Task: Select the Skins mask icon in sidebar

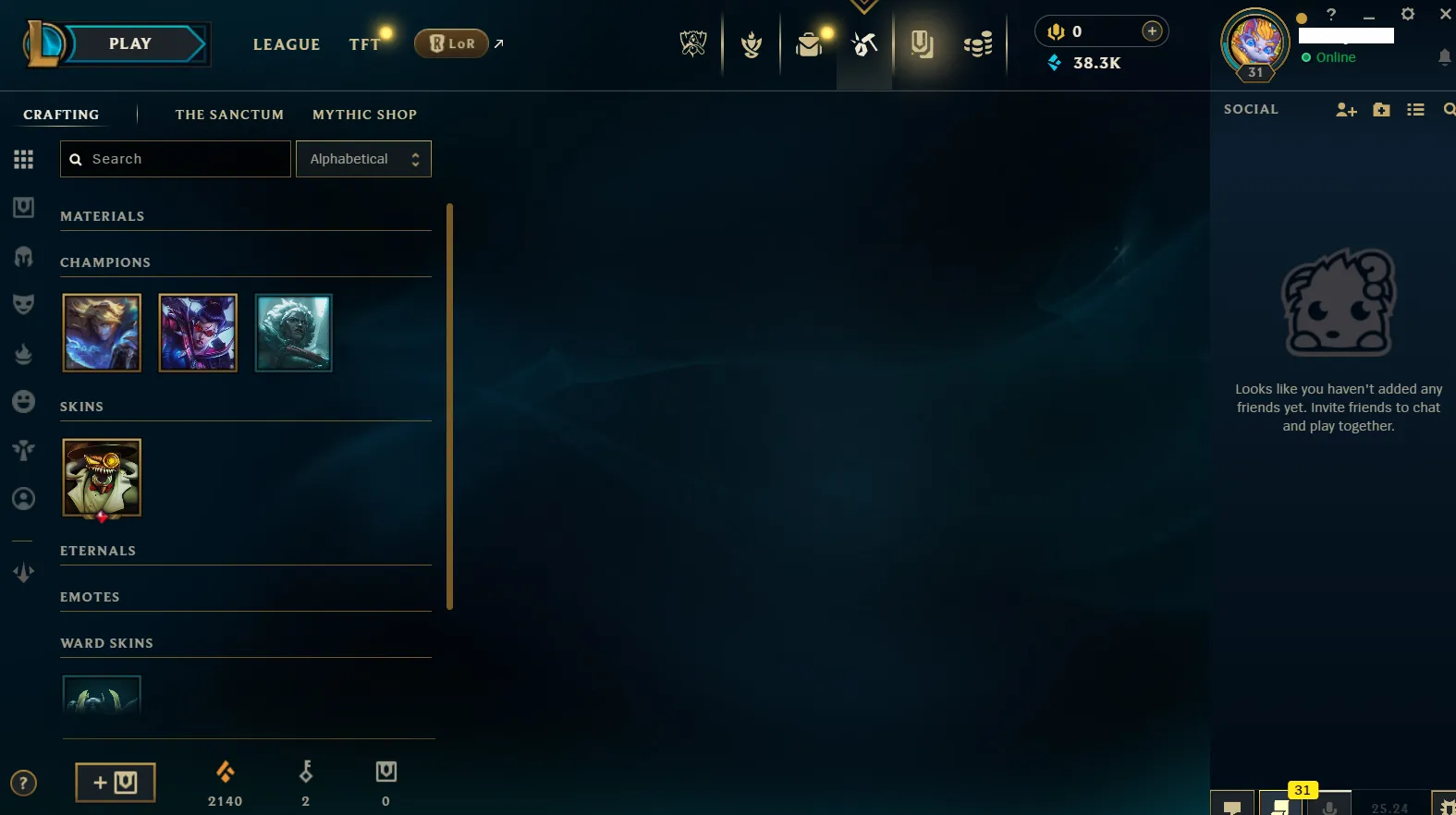Action: 23,304
